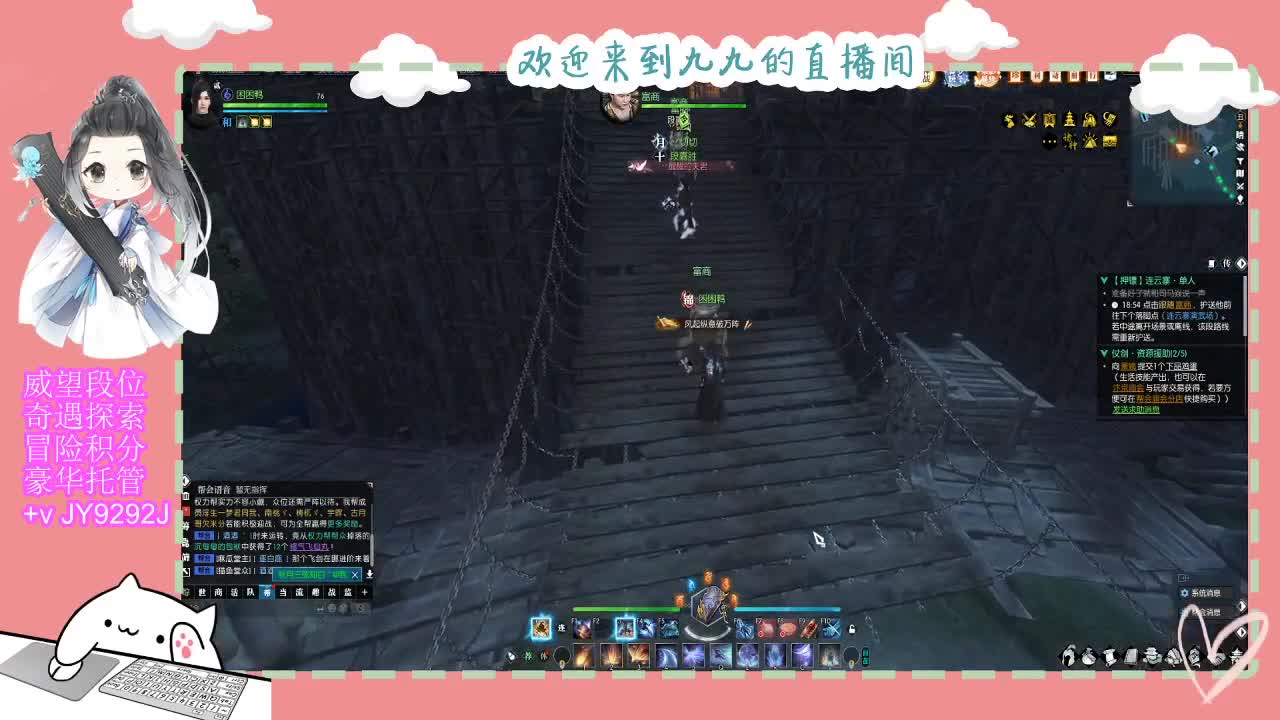Expand the ... more activities menu

pos(1049,141)
